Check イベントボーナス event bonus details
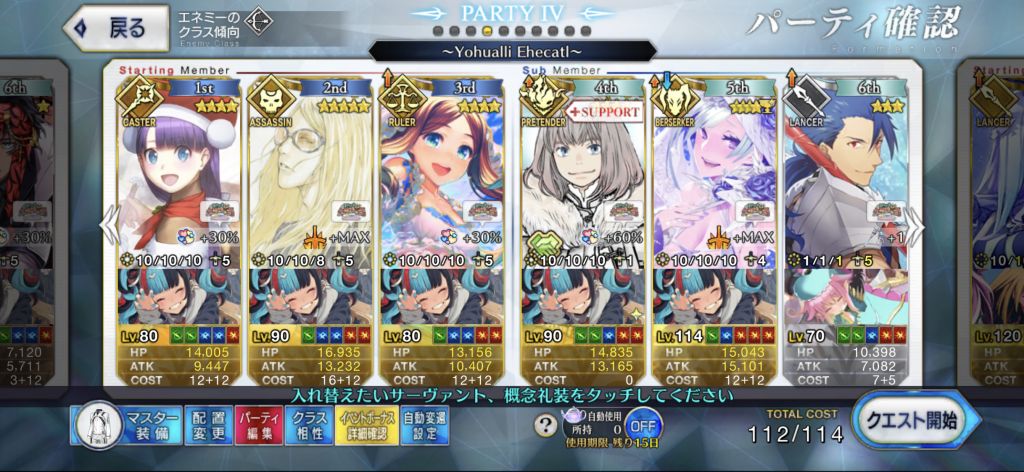The image size is (1024, 472). pyautogui.click(x=366, y=424)
